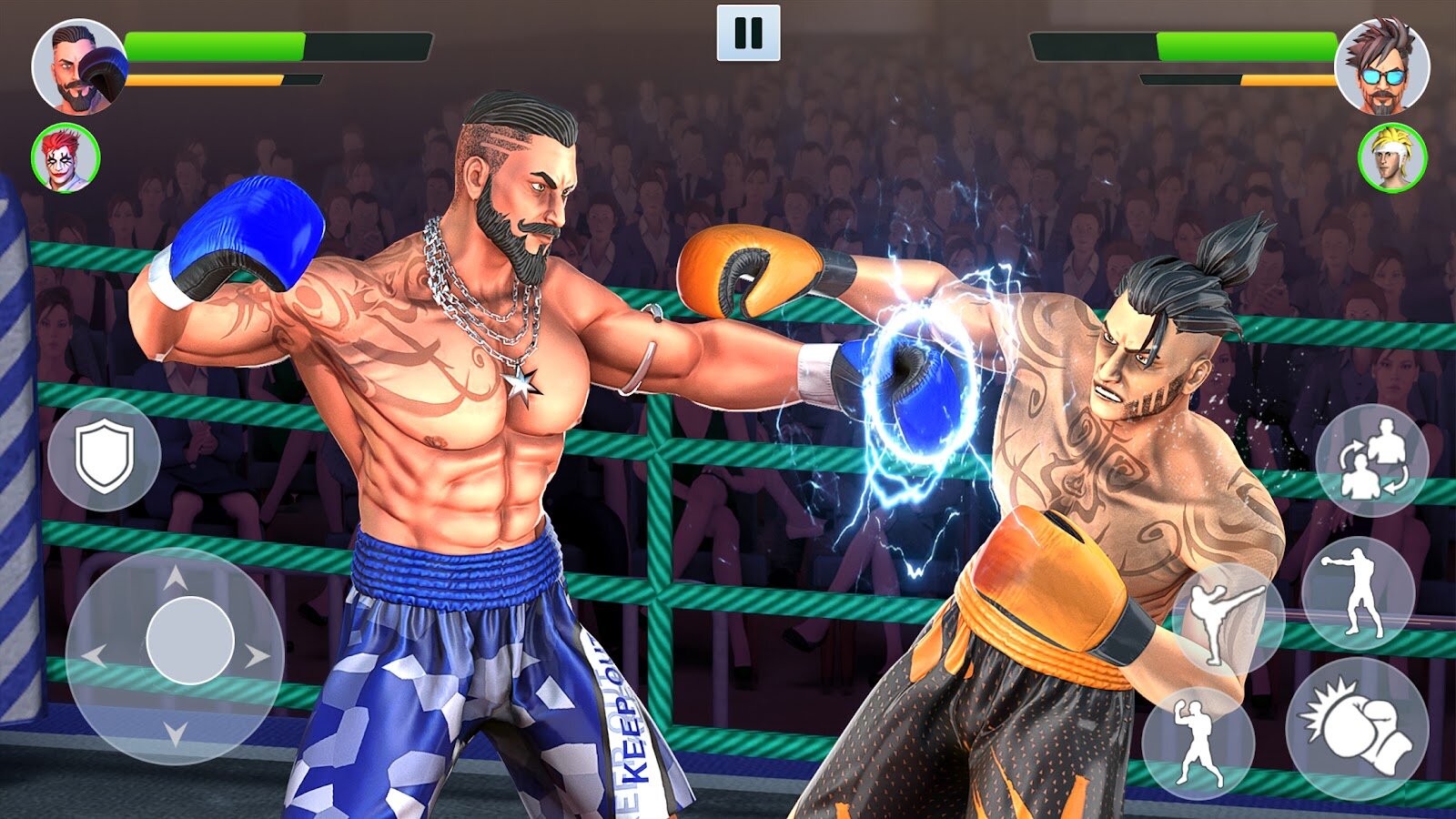Activate the shield block ability
The height and width of the screenshot is (819, 1456).
(106, 452)
